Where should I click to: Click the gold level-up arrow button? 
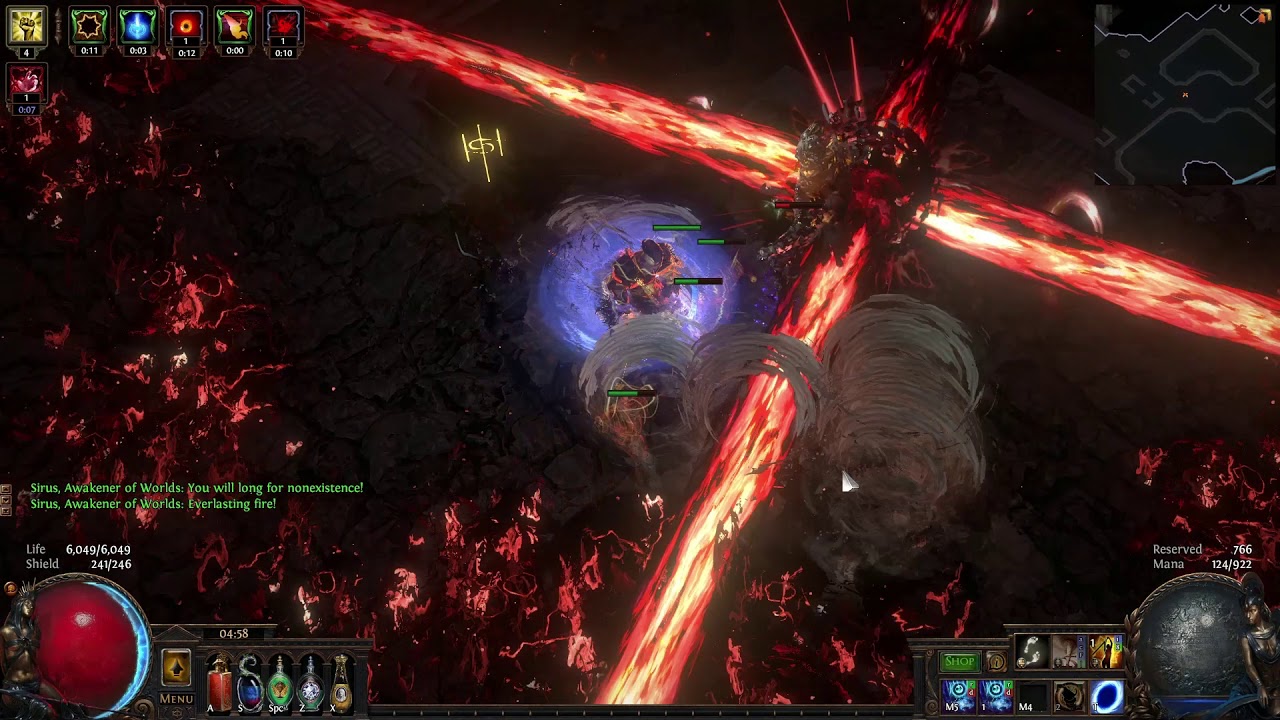tap(176, 667)
